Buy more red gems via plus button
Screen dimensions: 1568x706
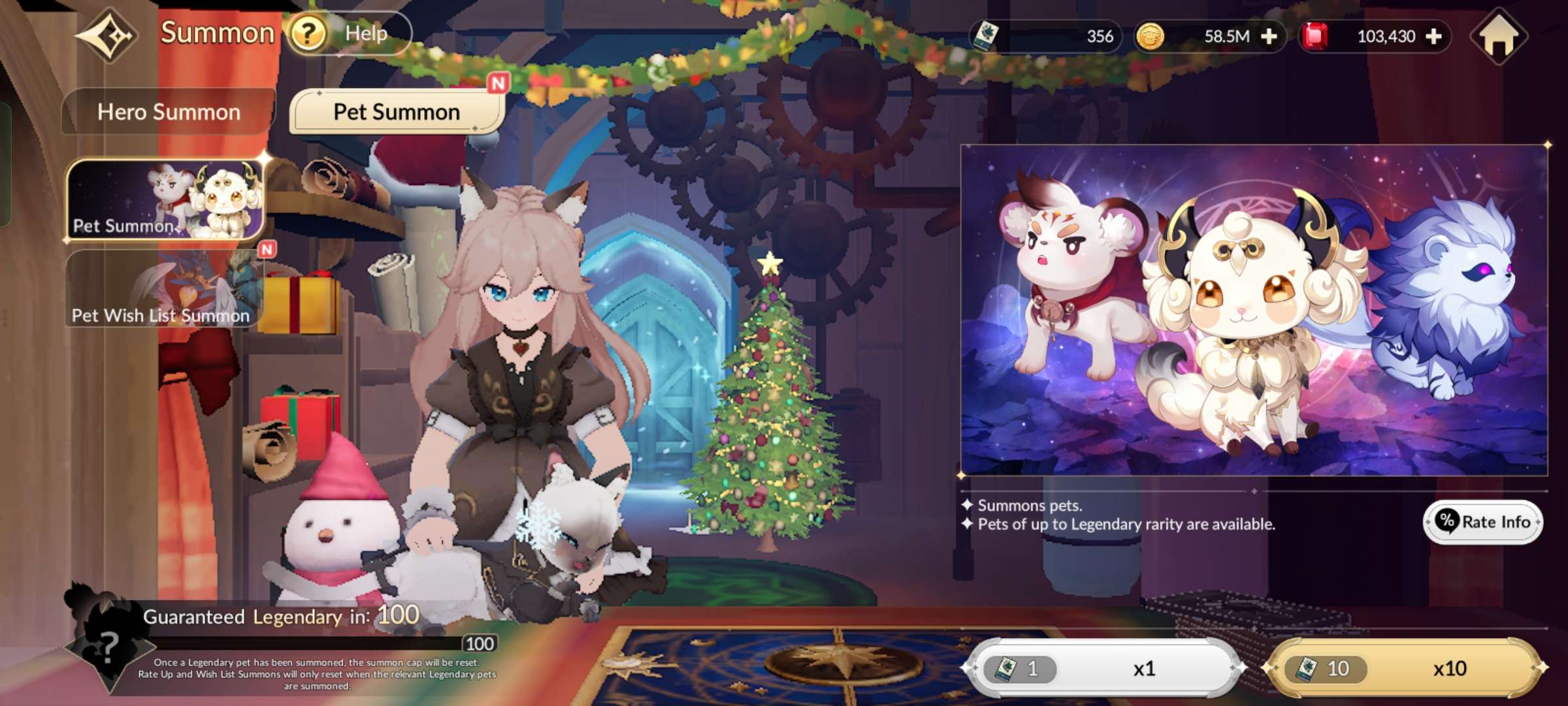pos(1433,37)
